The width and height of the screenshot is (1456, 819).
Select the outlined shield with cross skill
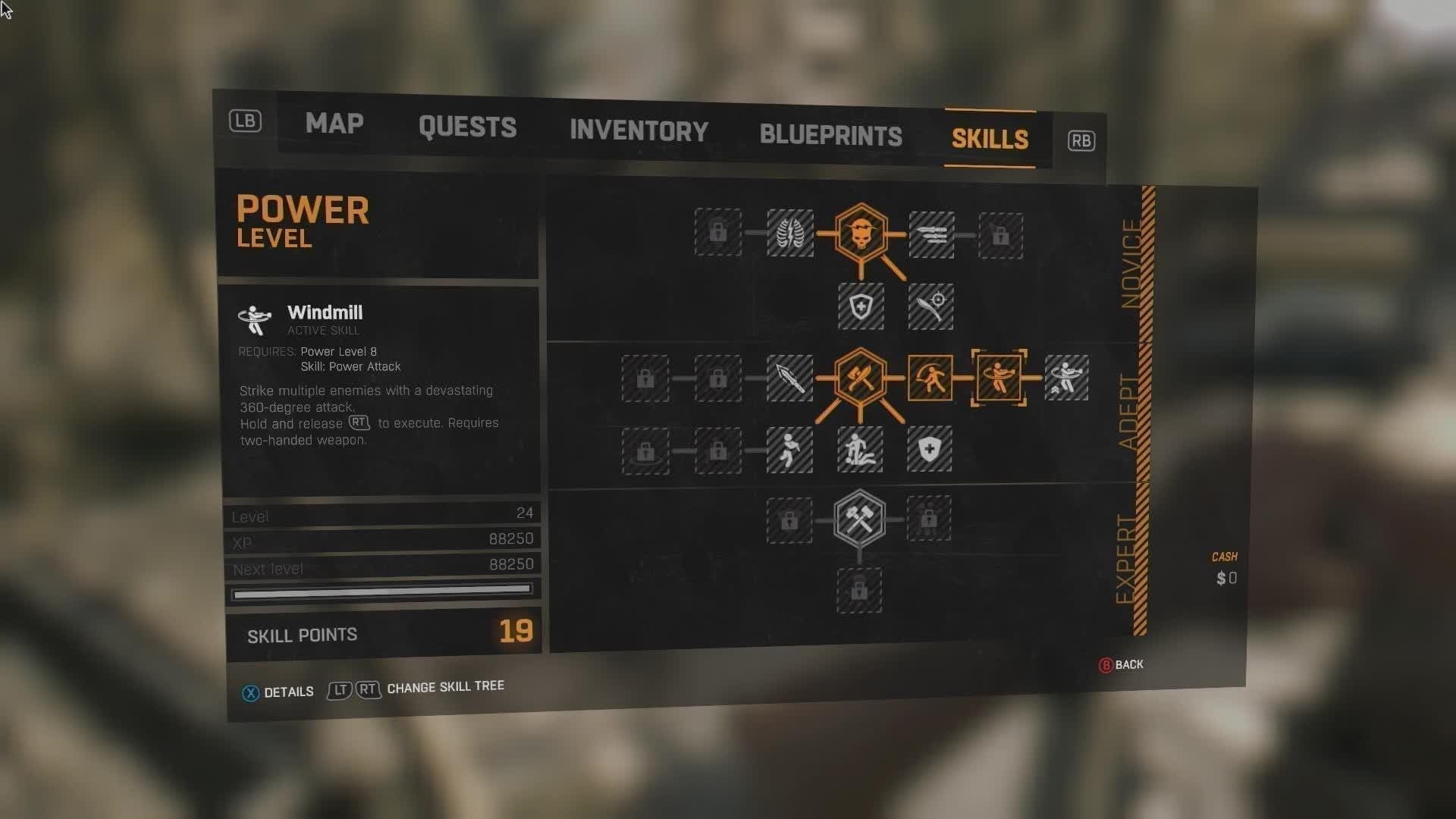click(861, 306)
